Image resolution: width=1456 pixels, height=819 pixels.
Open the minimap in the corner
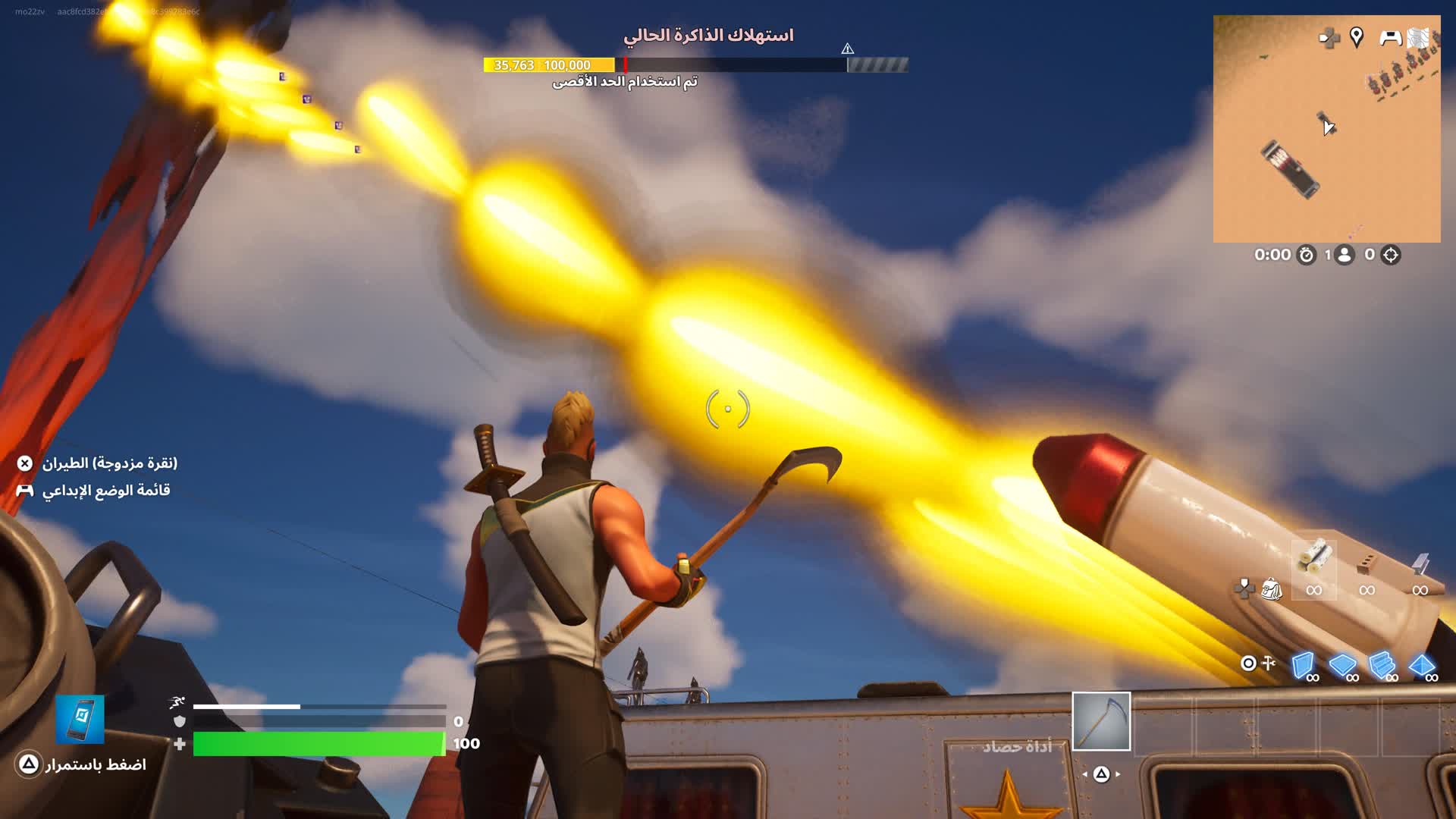pos(1326,129)
